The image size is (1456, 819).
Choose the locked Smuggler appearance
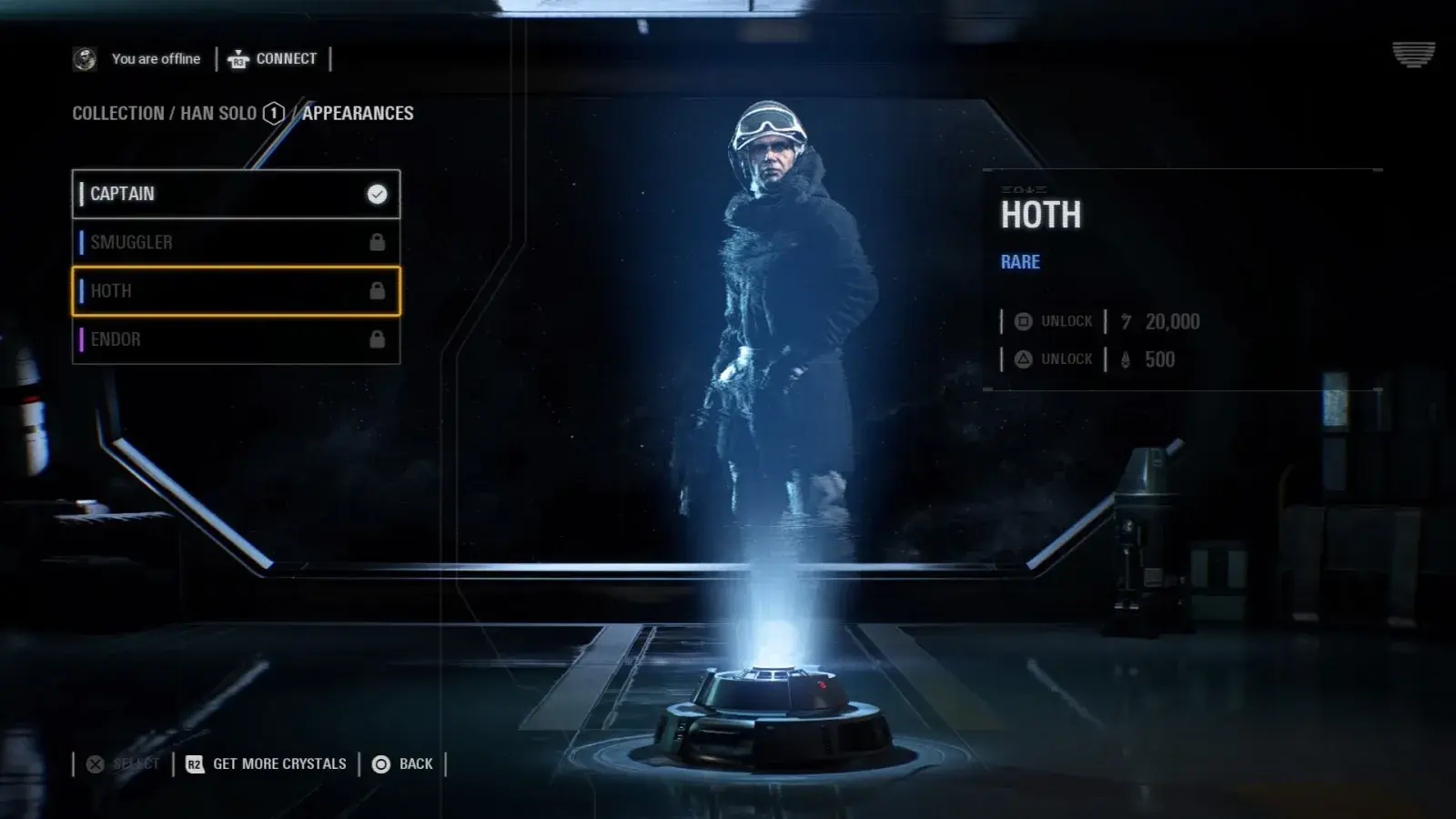coord(236,242)
